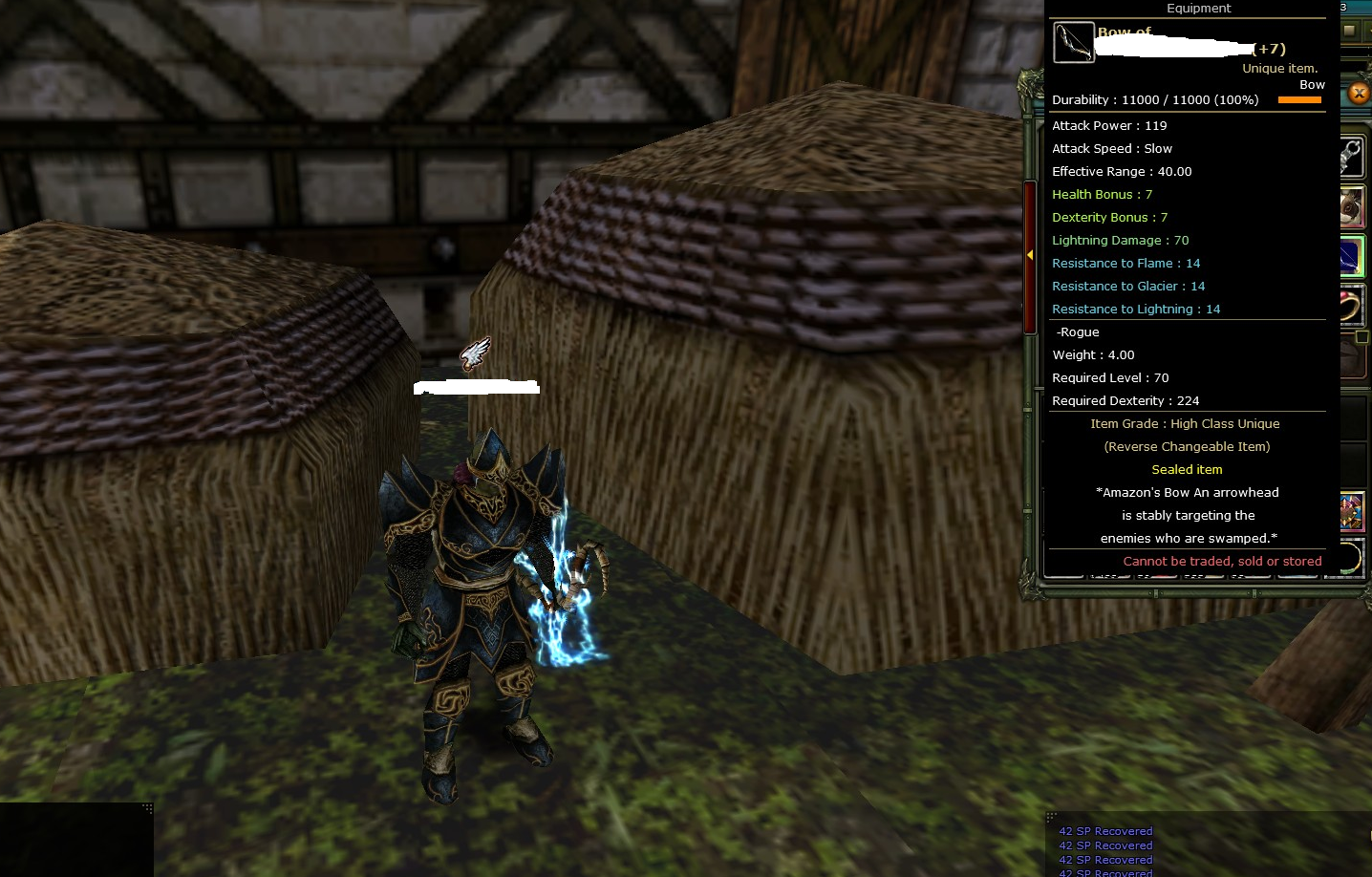Switch to the Equipment tab

point(1198,9)
